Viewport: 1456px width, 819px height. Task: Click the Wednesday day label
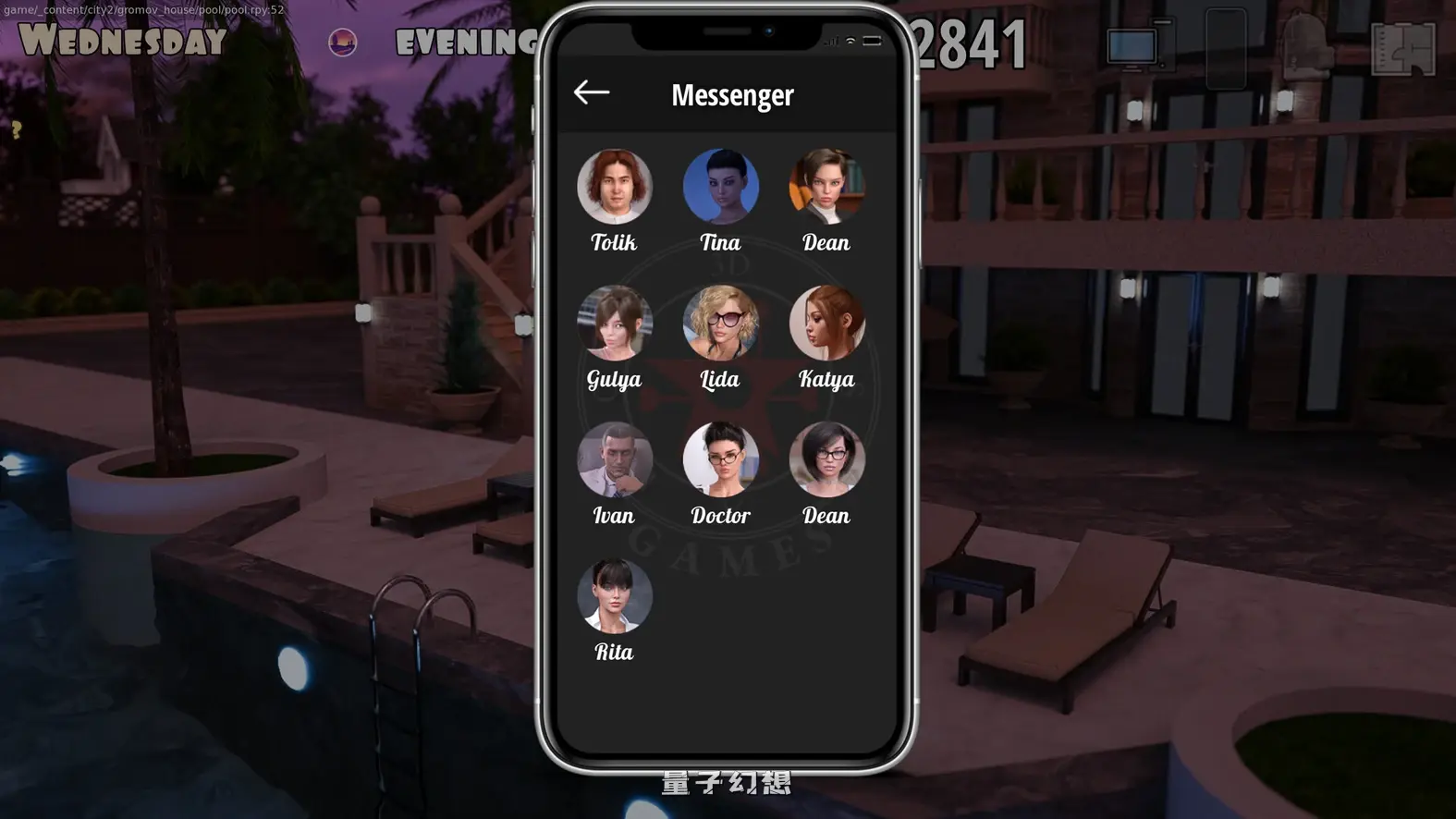[125, 42]
